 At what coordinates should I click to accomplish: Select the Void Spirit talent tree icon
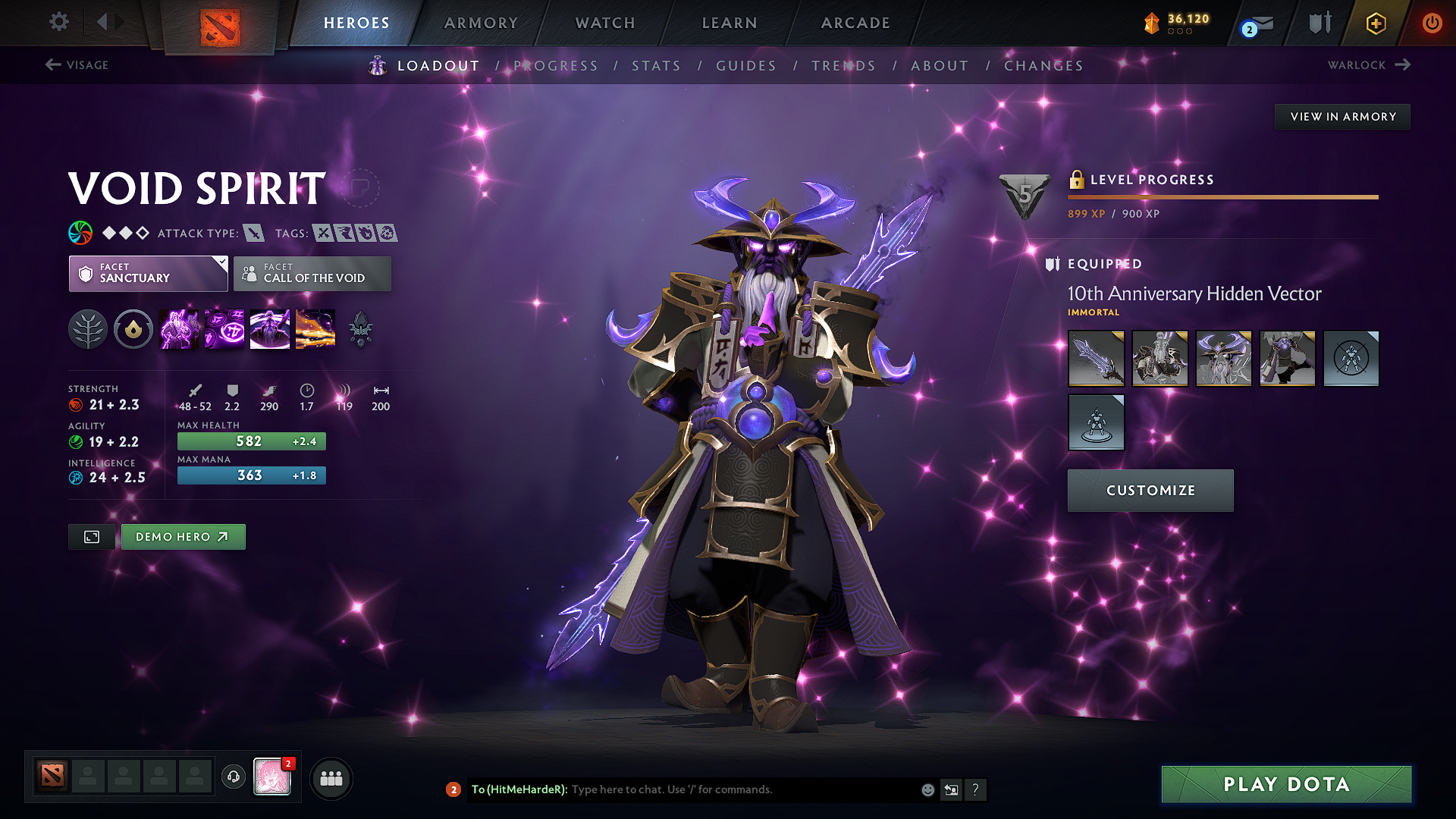click(x=88, y=329)
